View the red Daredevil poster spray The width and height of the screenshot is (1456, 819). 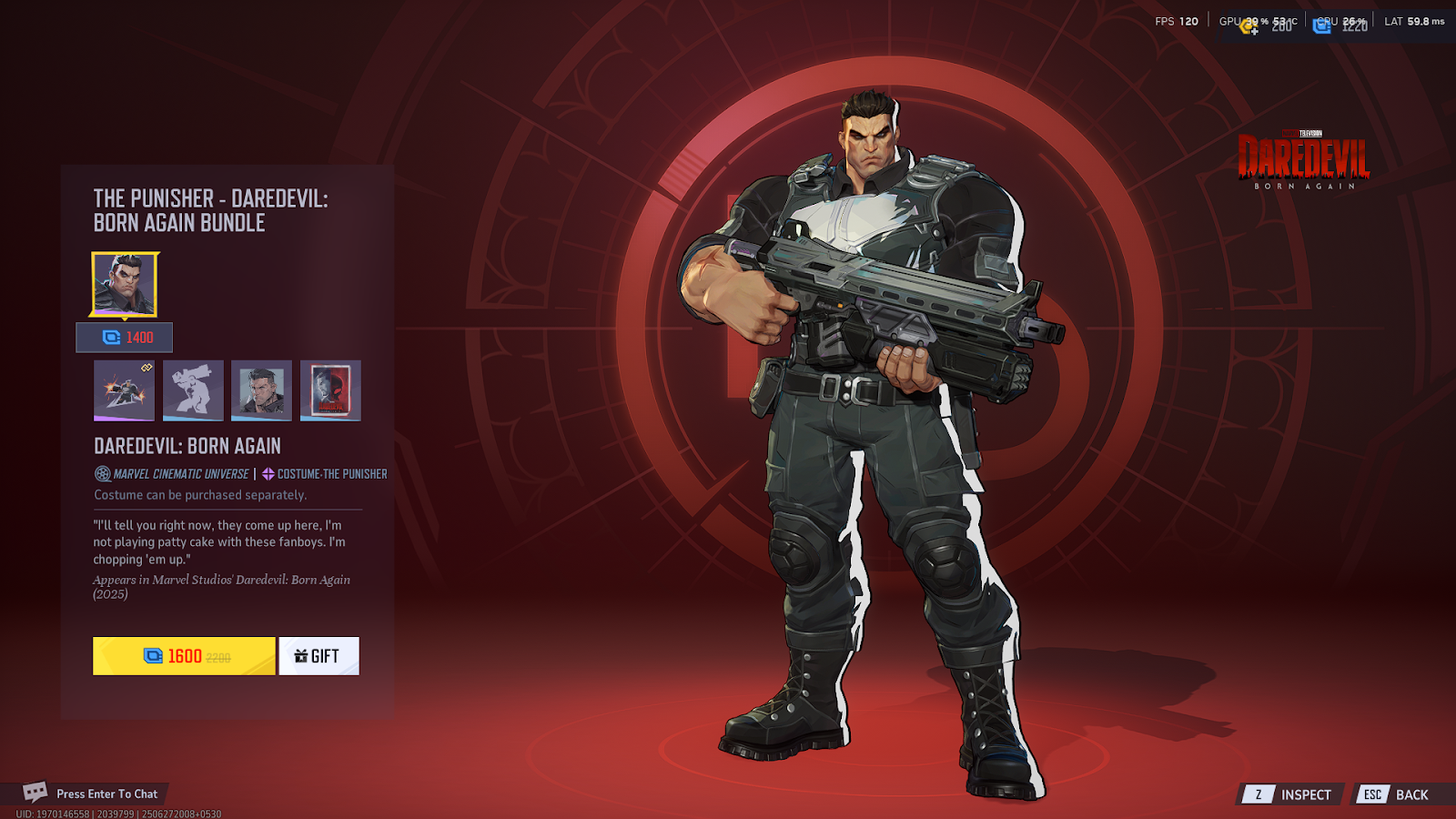pos(330,390)
